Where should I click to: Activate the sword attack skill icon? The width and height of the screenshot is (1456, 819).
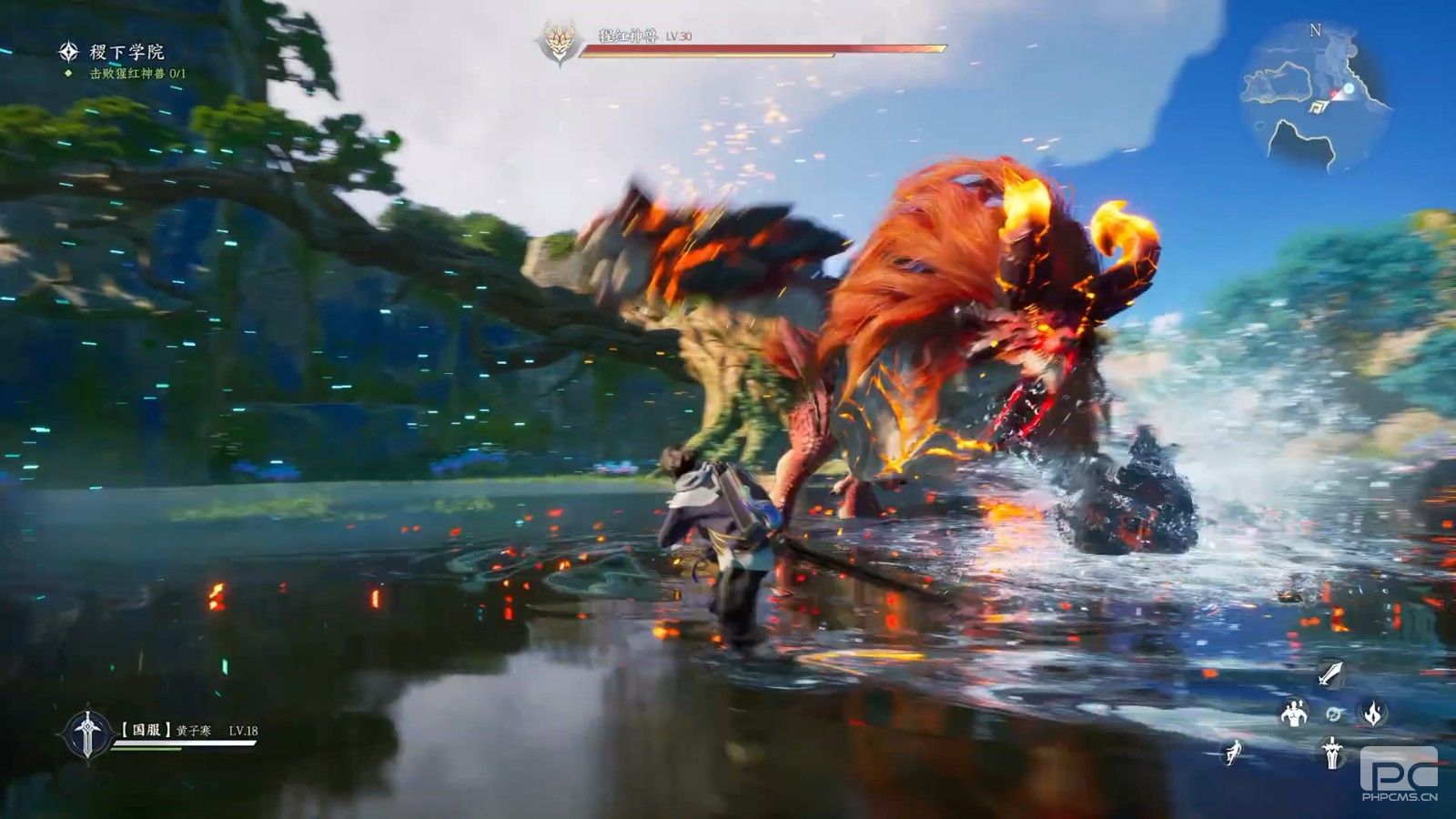pos(1331,674)
